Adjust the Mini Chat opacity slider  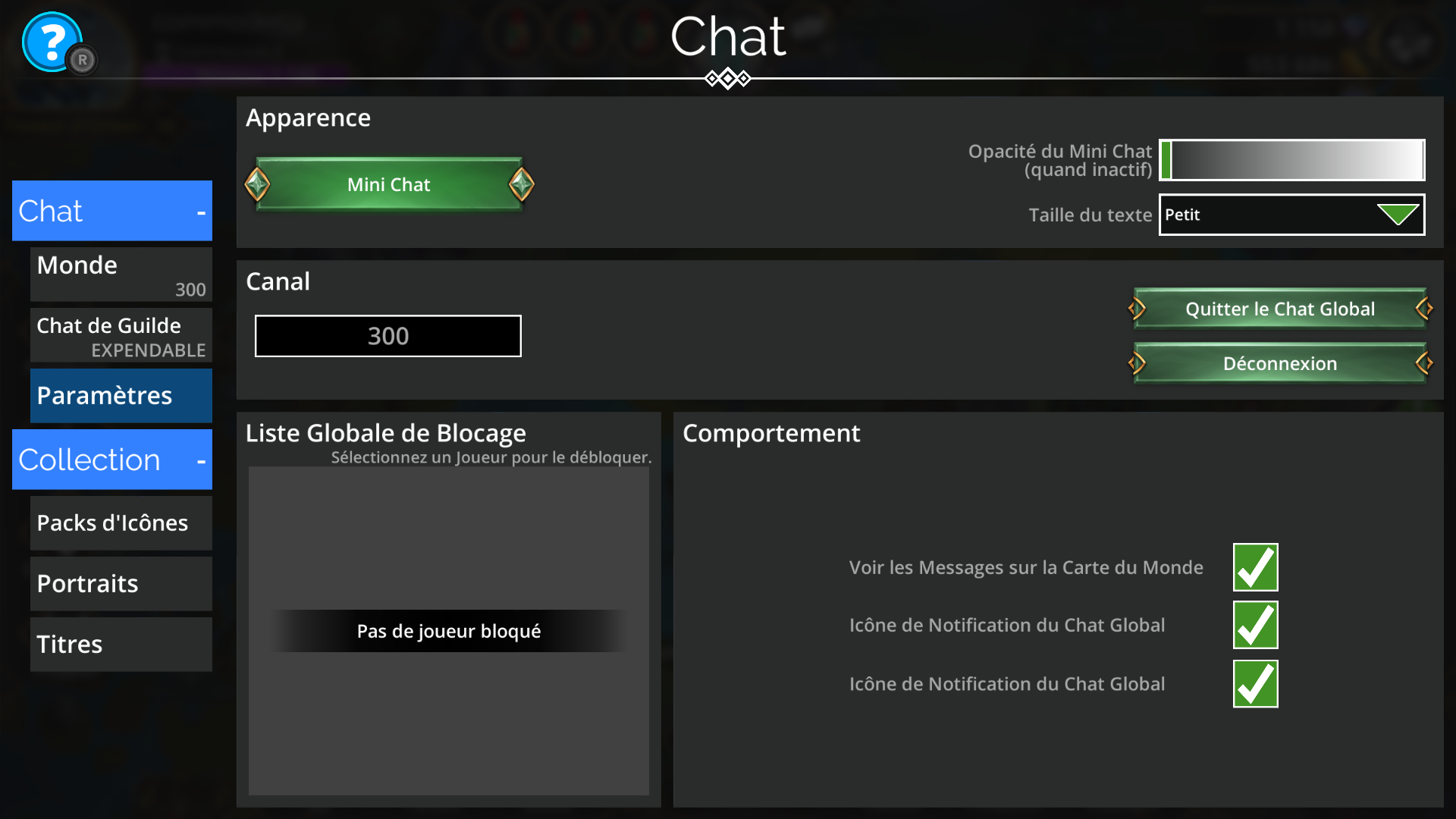click(1291, 160)
